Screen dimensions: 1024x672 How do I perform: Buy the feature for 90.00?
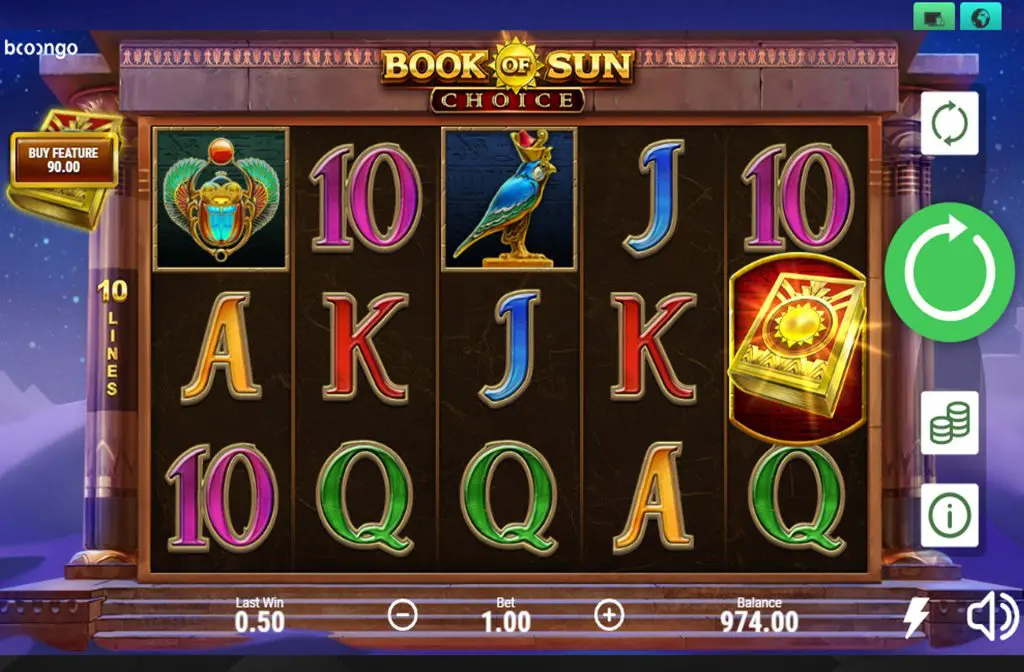coord(64,160)
